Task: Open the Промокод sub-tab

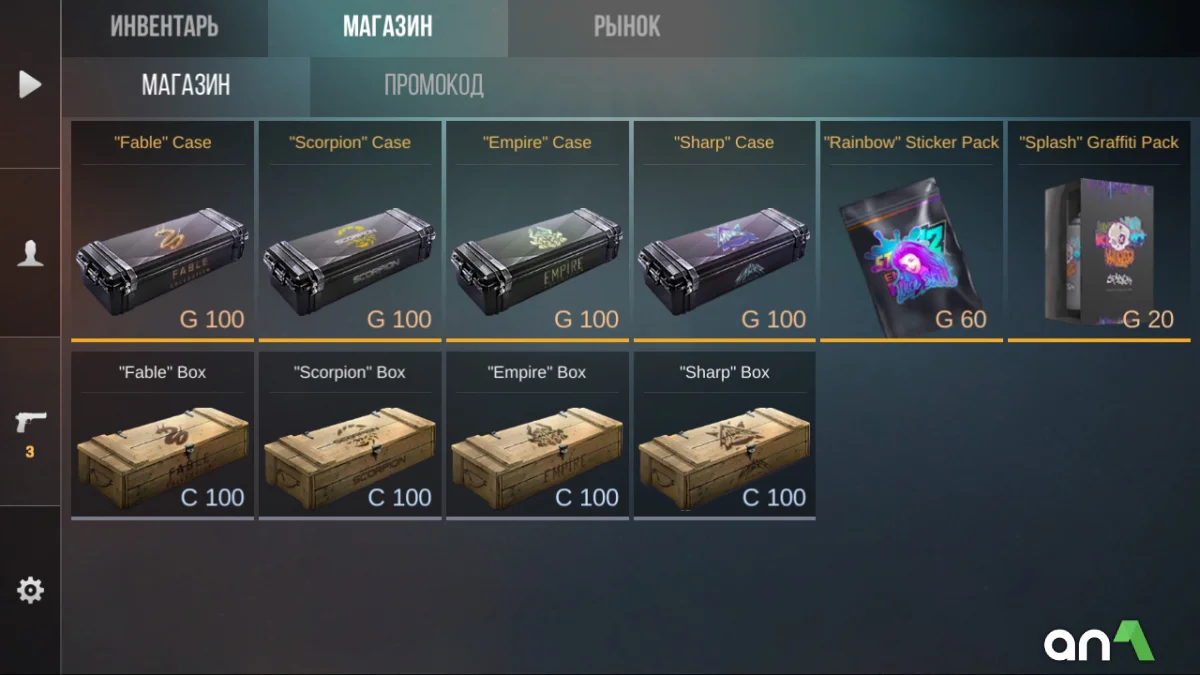Action: click(x=434, y=86)
